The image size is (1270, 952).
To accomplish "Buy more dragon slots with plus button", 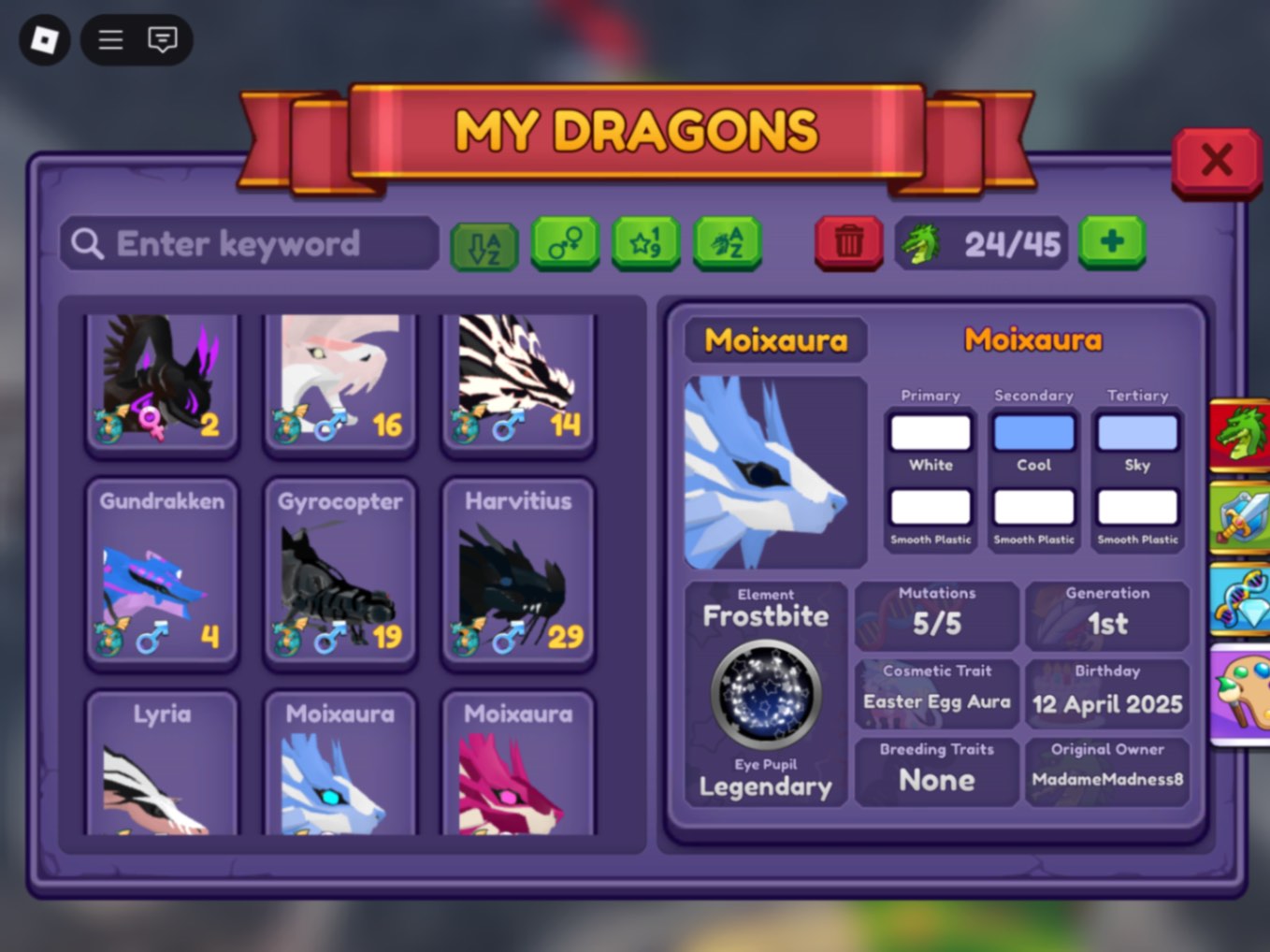I will coord(1111,244).
